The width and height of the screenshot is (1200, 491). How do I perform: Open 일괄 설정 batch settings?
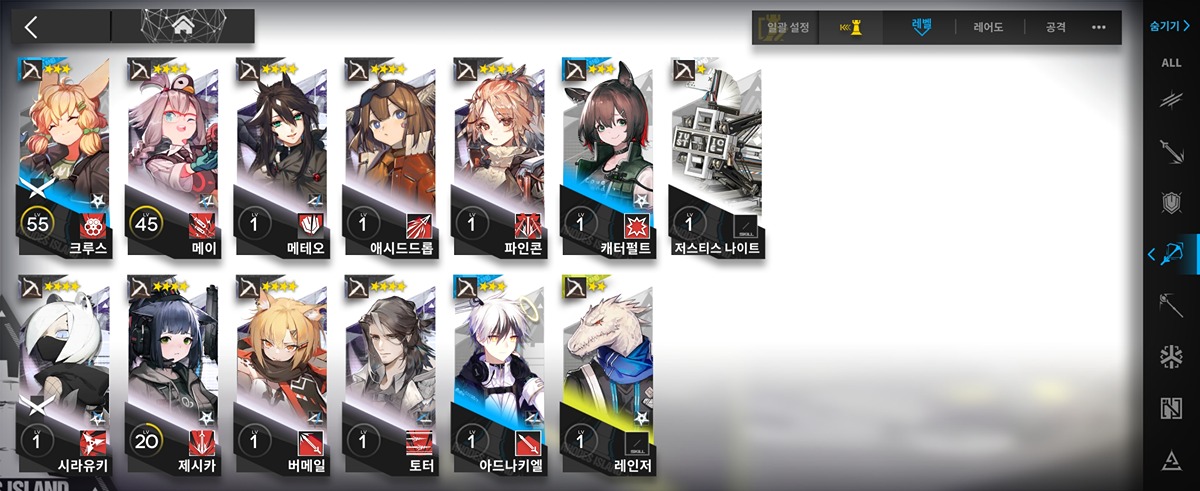(x=786, y=27)
